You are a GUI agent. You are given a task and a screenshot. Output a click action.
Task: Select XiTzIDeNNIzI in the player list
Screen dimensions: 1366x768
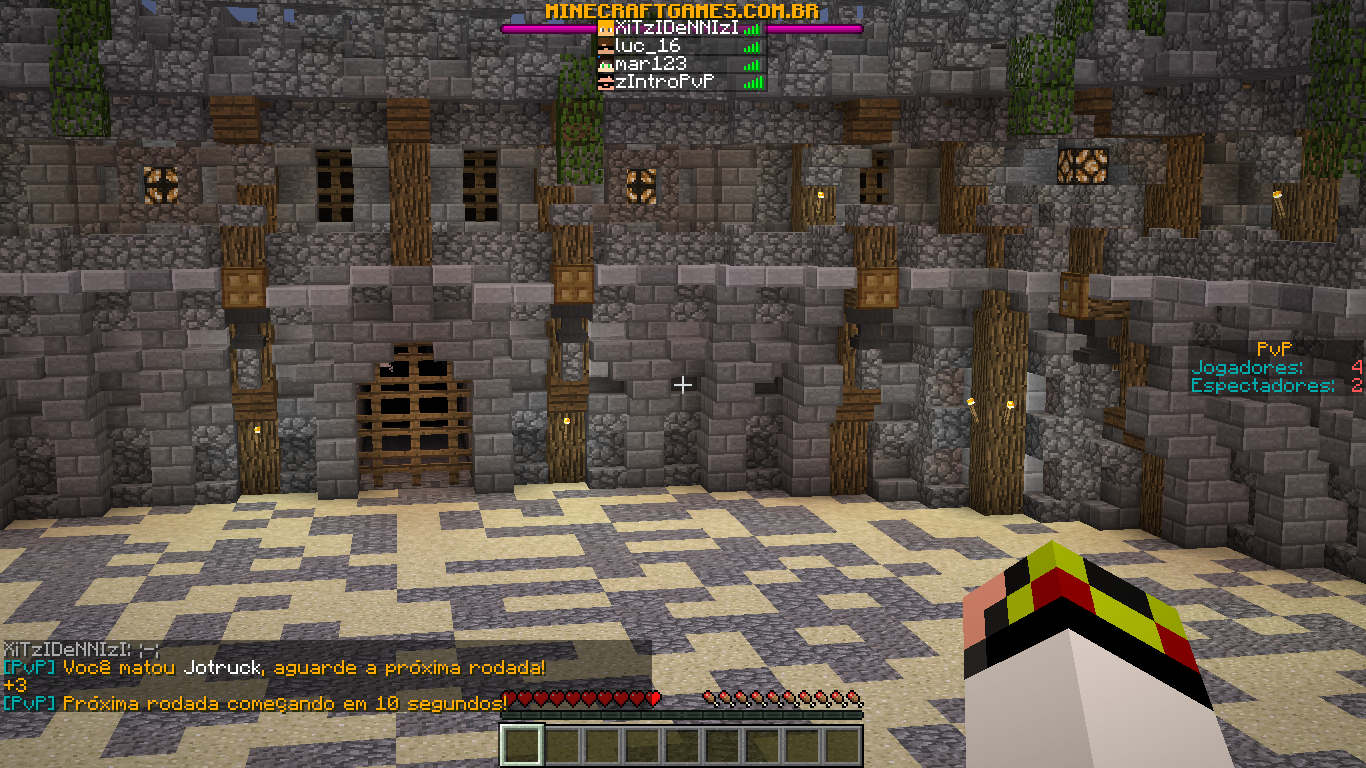tap(678, 28)
